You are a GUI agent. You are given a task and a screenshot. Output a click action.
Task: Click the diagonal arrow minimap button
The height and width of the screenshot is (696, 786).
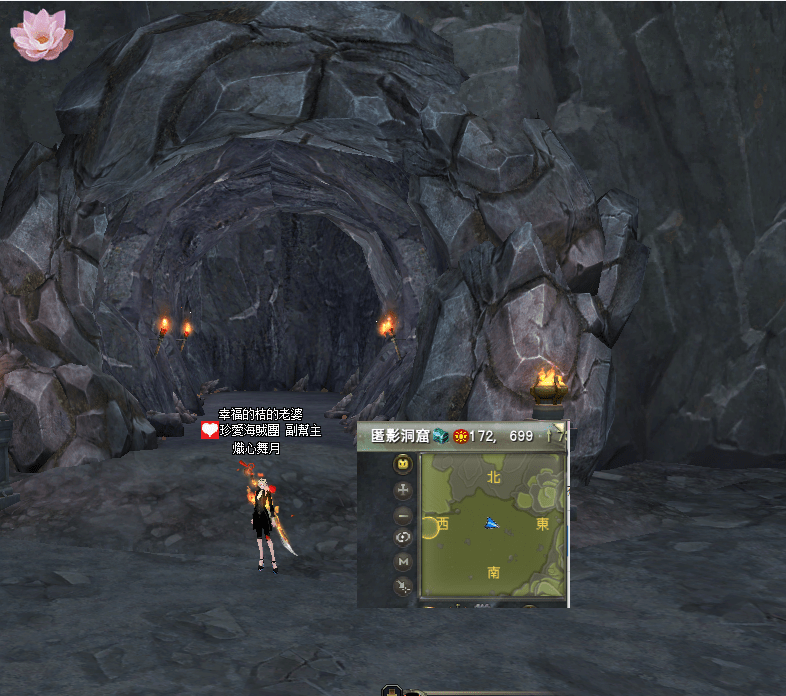[x=403, y=586]
